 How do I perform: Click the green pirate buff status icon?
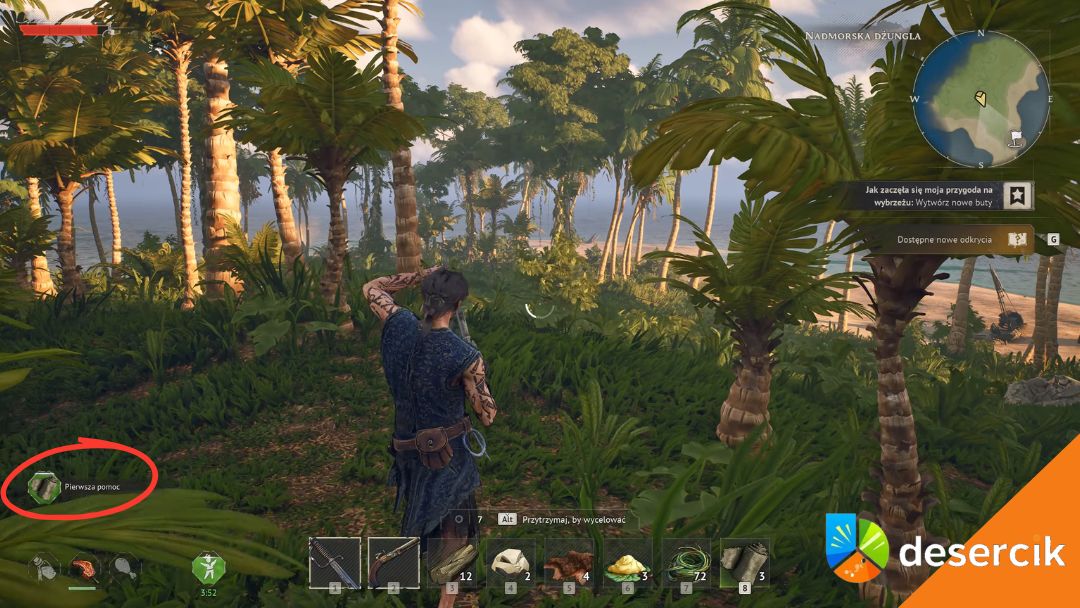point(207,568)
